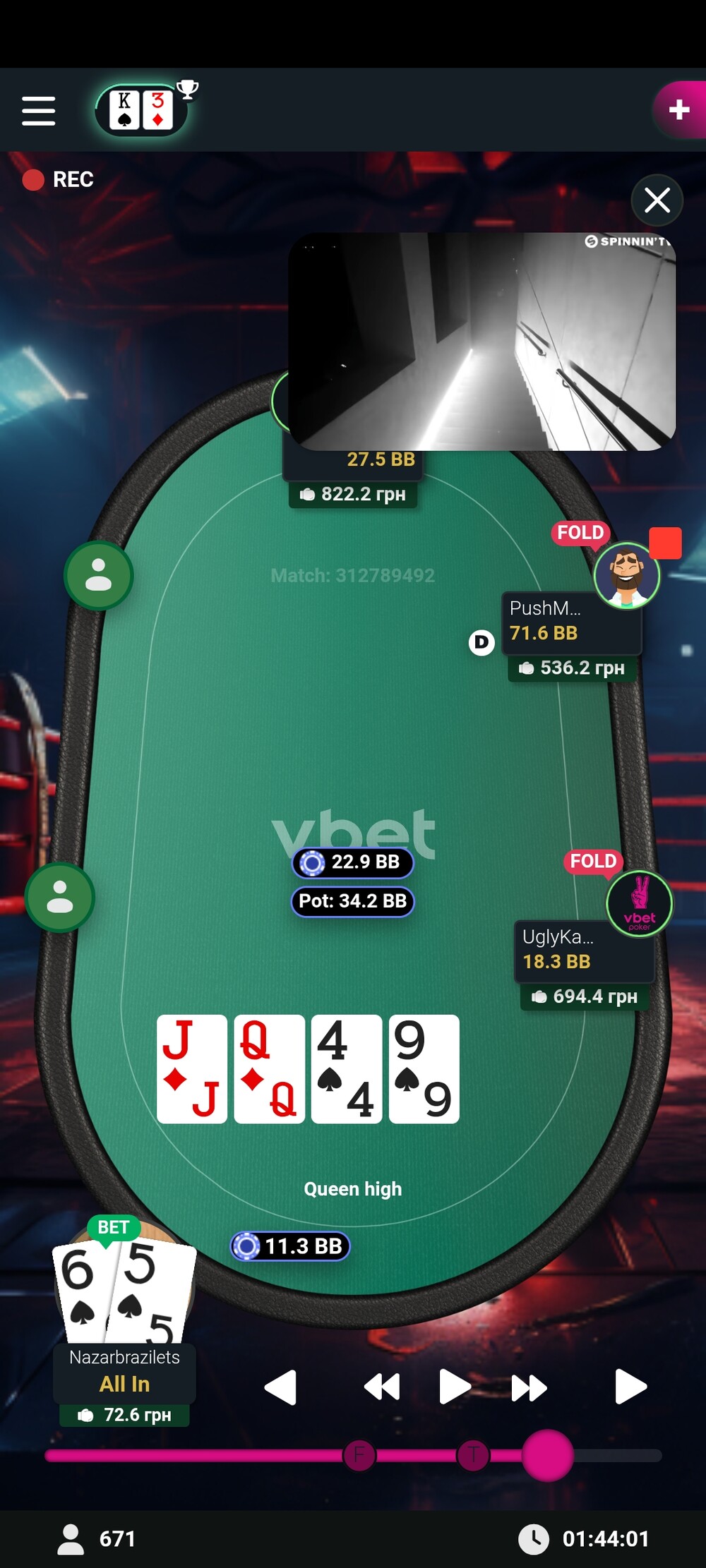Select UglyKa player's vbet avatar
Screen dimensions: 706x1568
[639, 903]
